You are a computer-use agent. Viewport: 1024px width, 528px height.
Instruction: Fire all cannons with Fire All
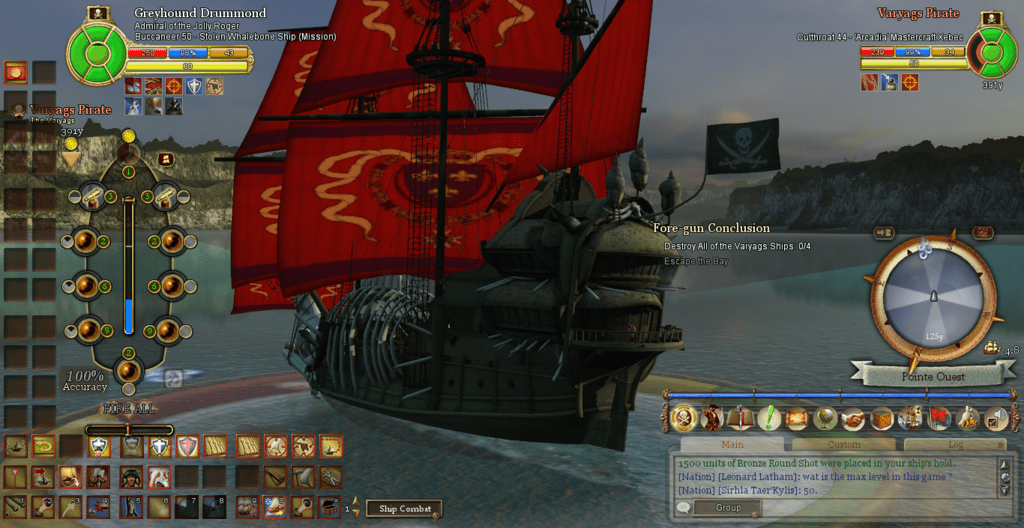[x=127, y=408]
